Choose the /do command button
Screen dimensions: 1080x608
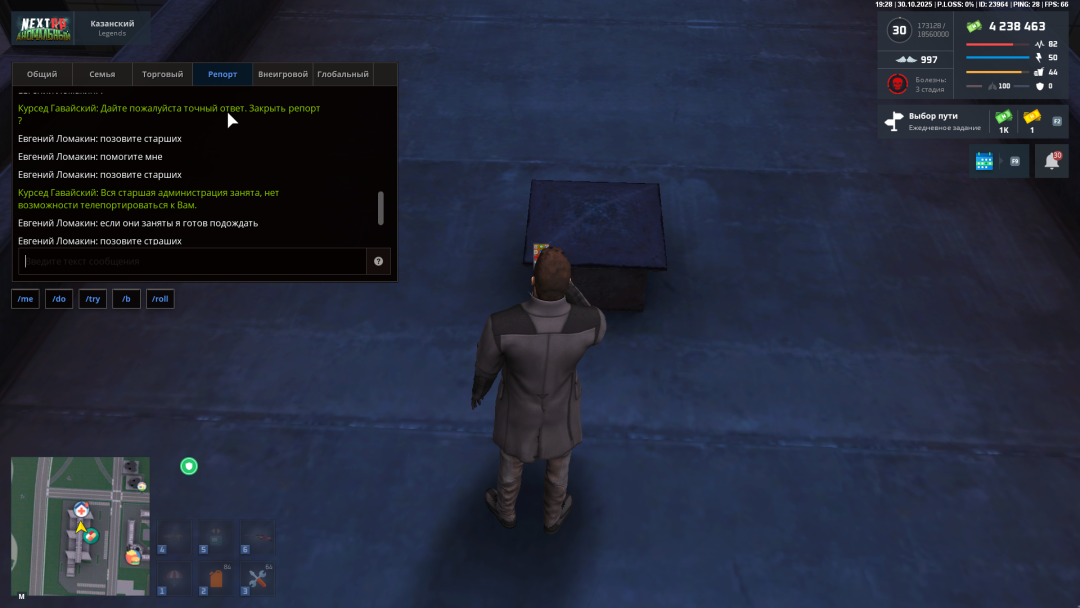tap(59, 299)
